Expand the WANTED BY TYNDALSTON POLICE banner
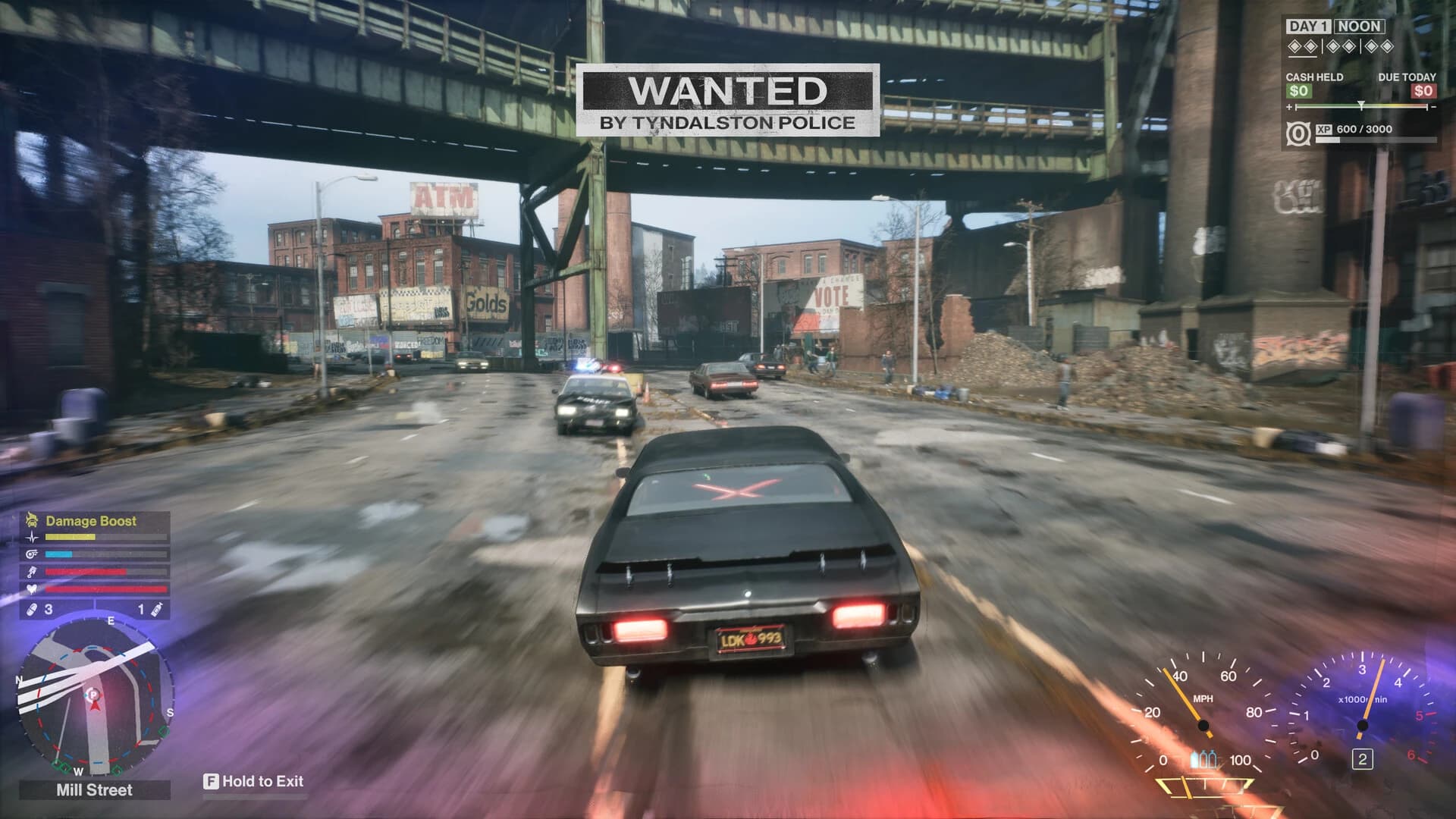Screen dimensions: 1456x819 coord(730,99)
